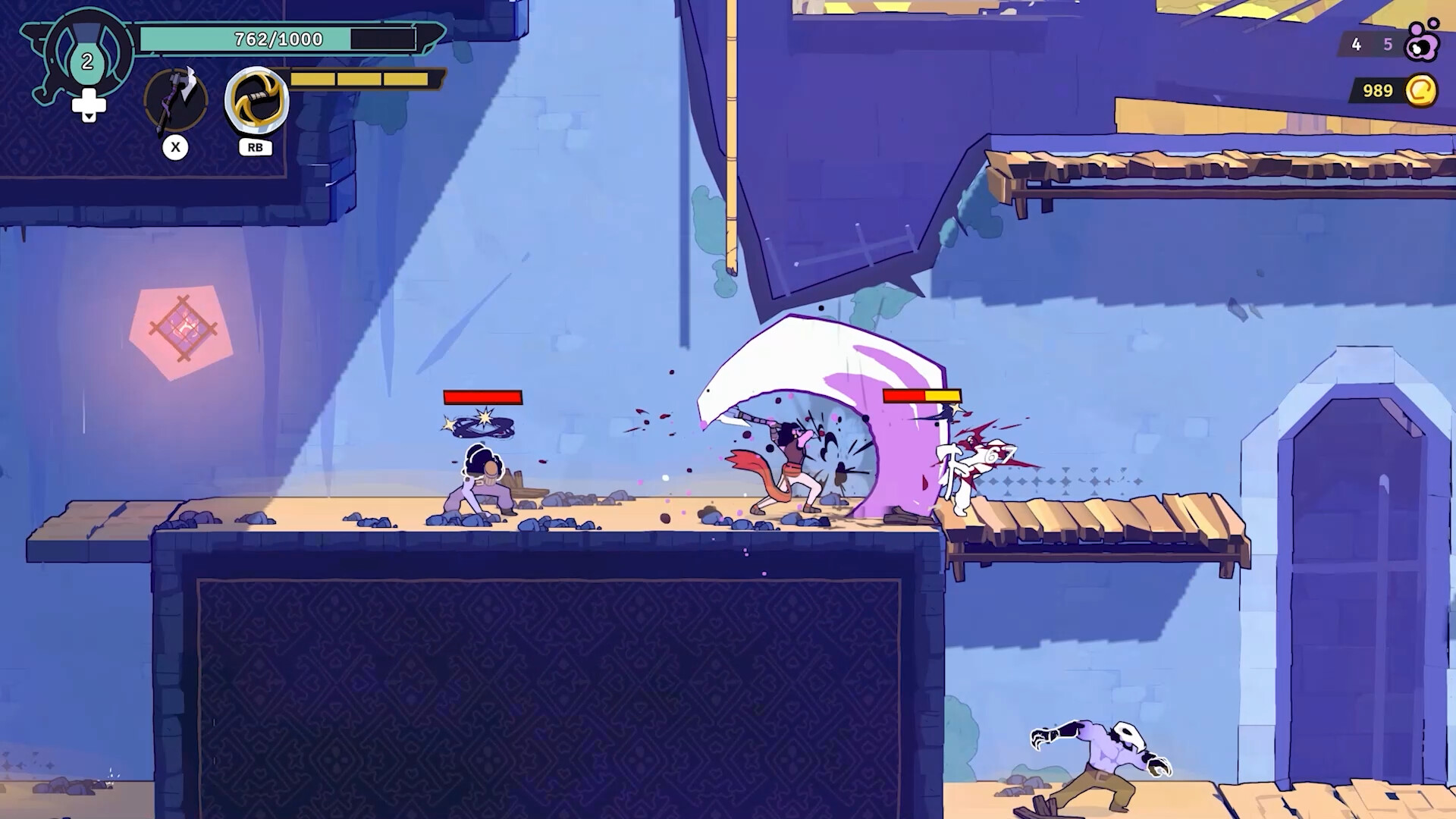Click the left enemy's red health bar

click(x=482, y=397)
